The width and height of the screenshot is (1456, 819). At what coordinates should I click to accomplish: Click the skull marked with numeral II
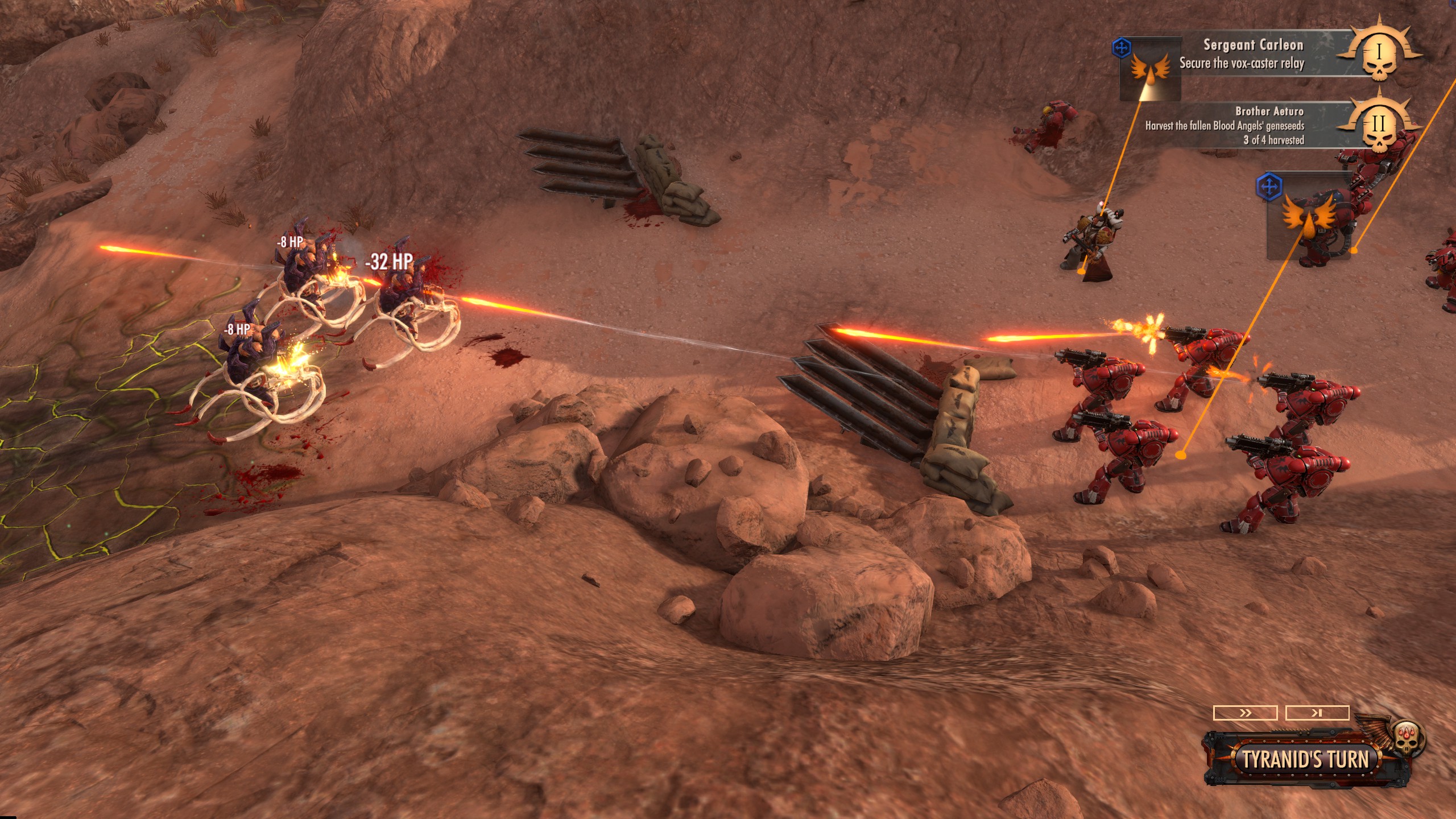(1379, 127)
